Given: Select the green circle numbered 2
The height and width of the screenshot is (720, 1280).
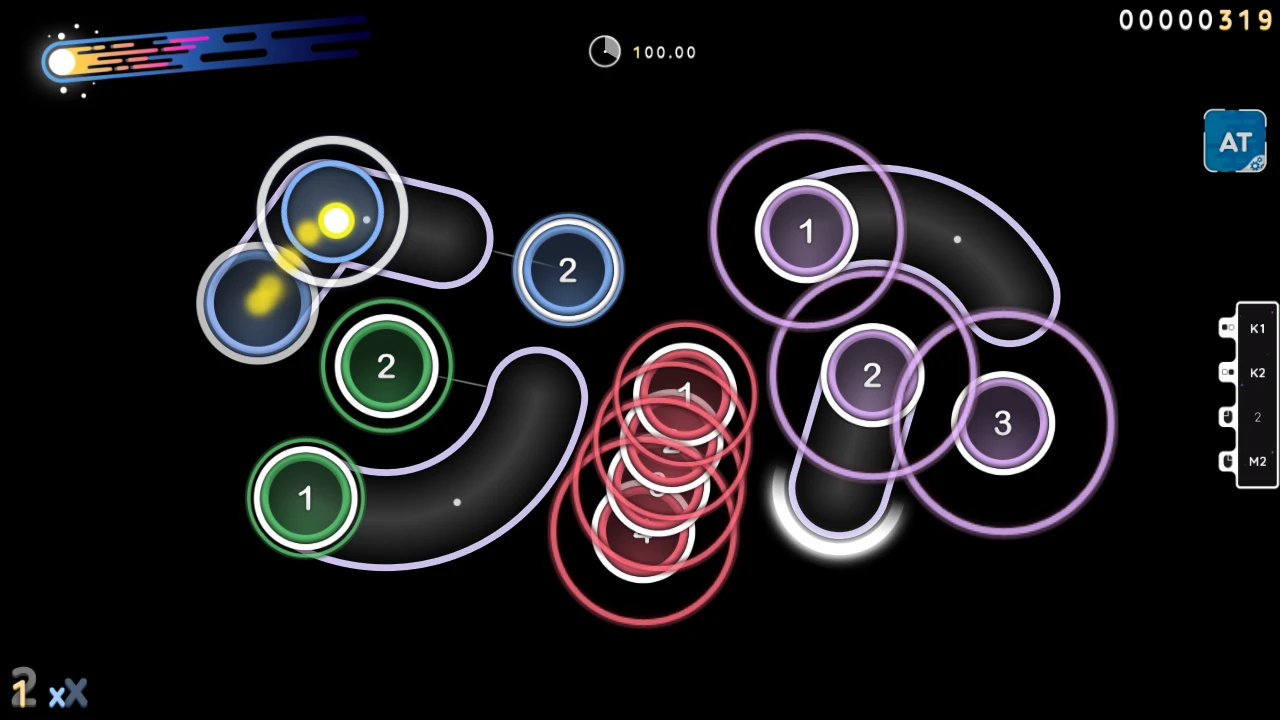Looking at the screenshot, I should click(x=387, y=366).
